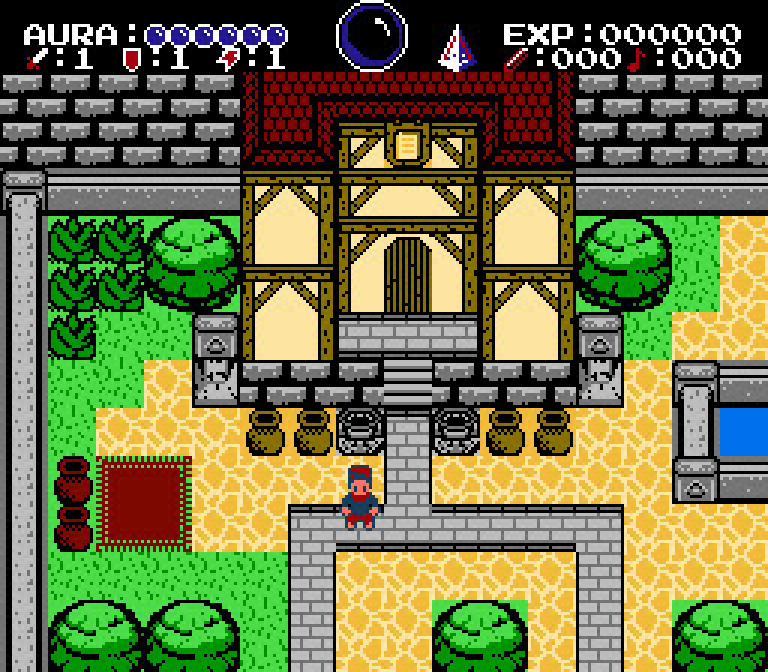This screenshot has width=768, height=672.
Task: Click the sword level icon
Action: coord(35,59)
